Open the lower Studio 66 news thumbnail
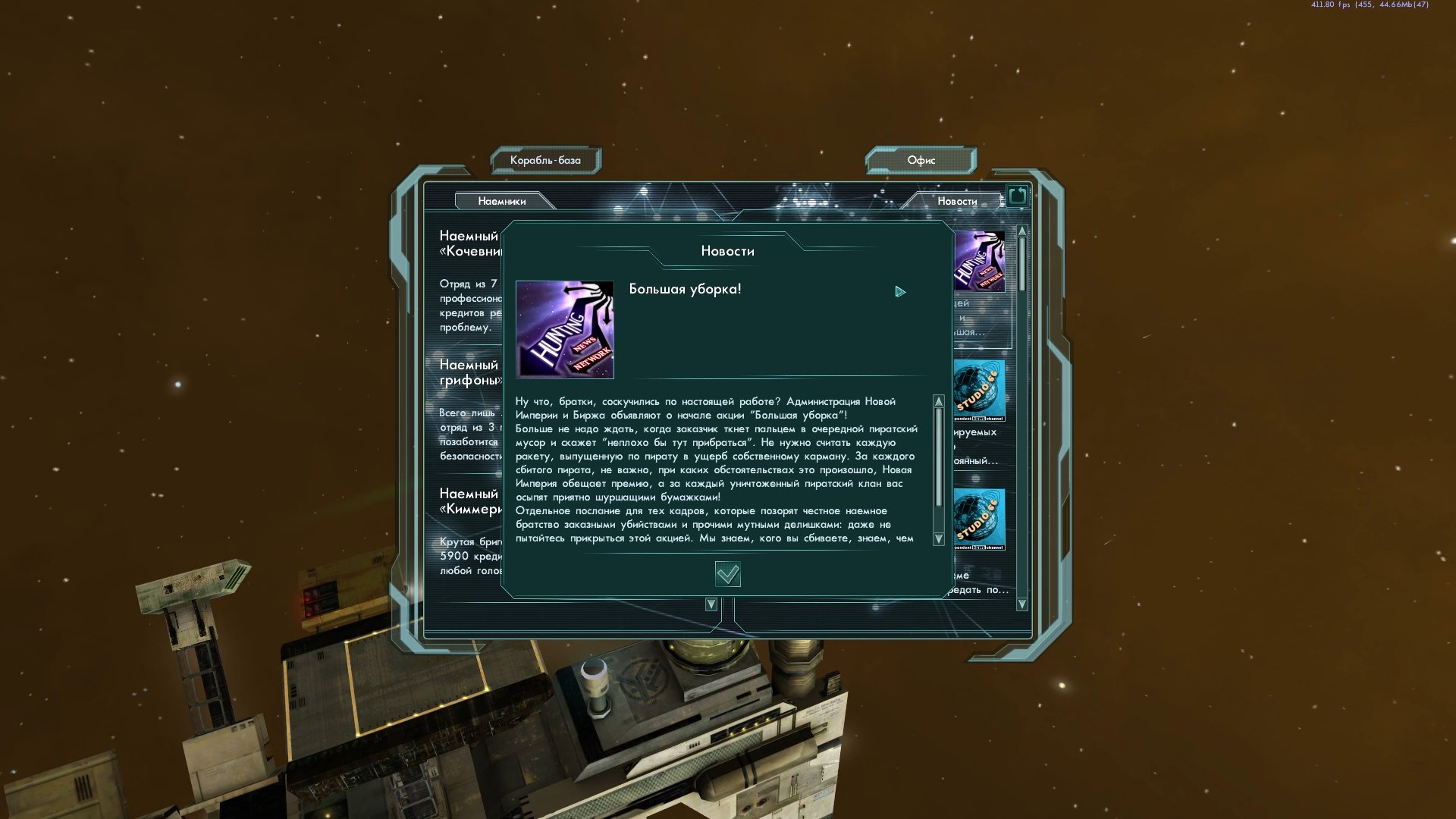 point(979,519)
